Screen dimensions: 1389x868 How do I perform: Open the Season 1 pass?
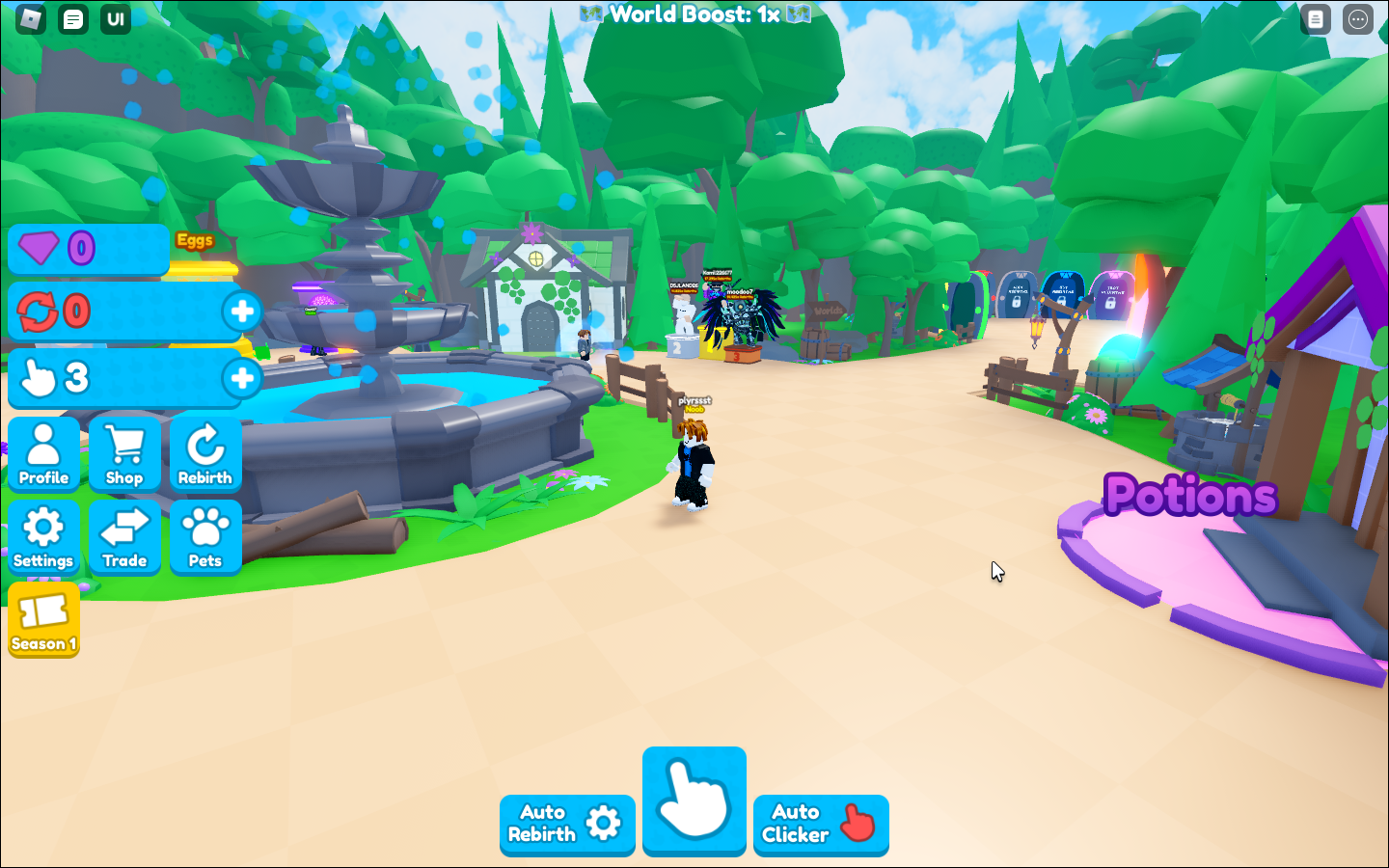43,620
